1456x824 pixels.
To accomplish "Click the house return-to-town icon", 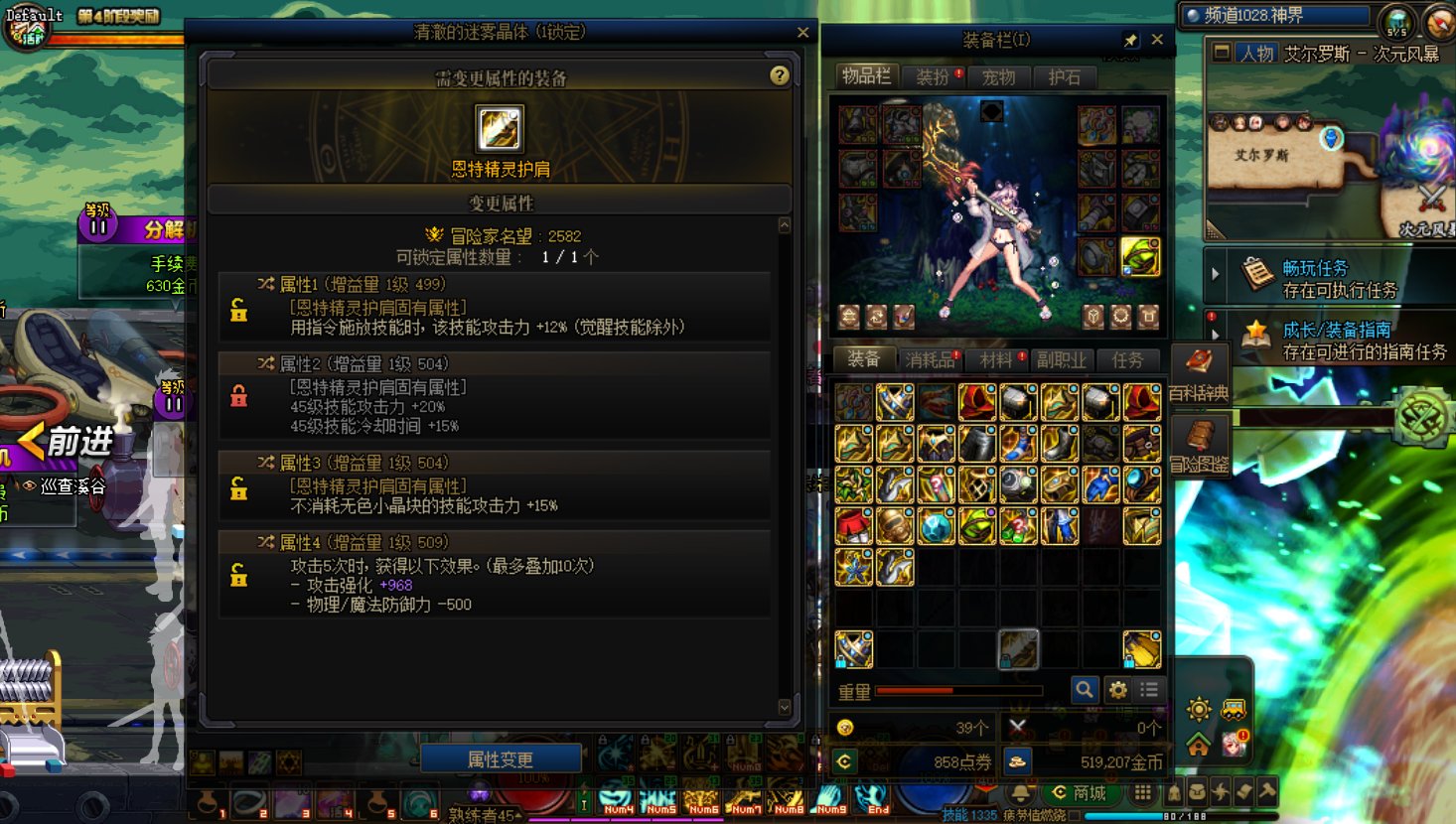I will pos(1199,746).
